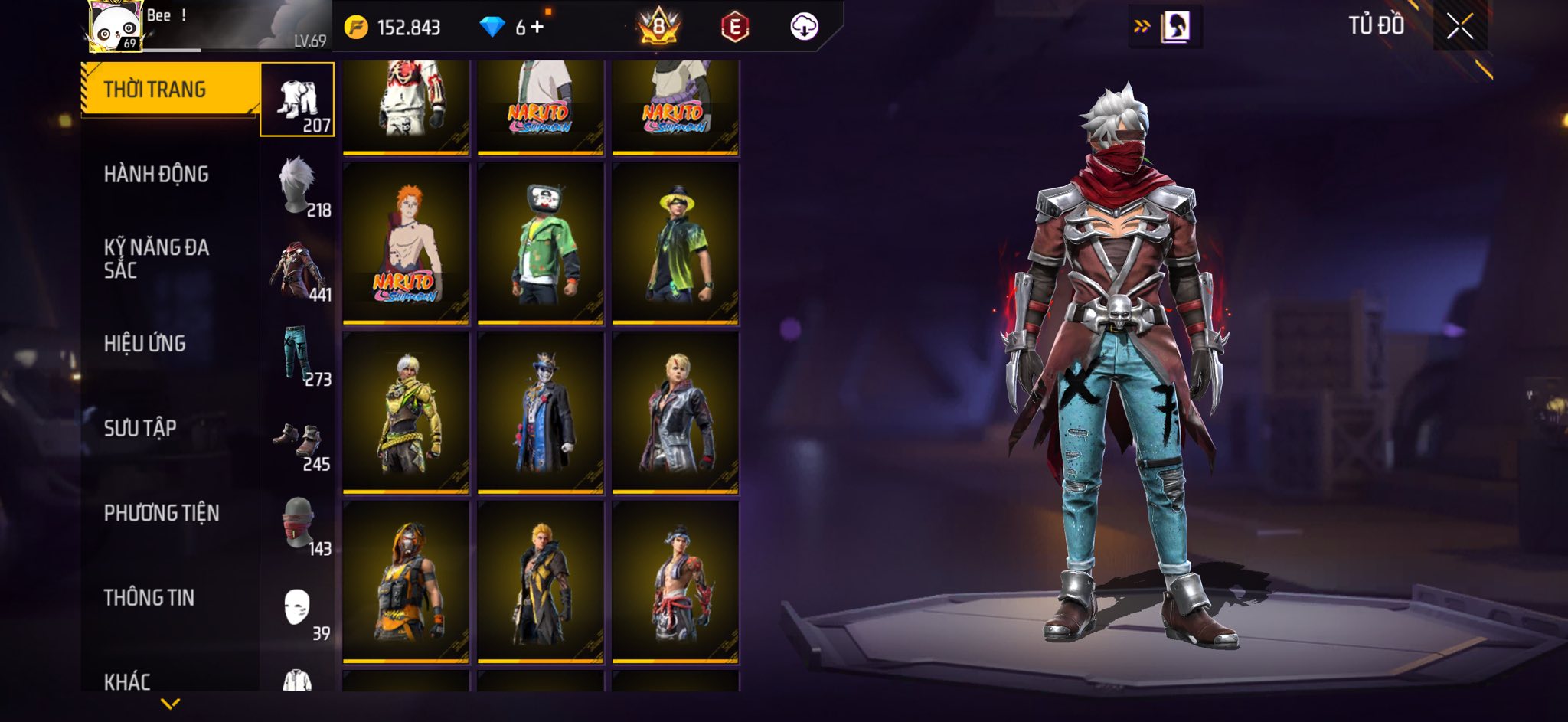
Task: Open the HIỆU ỨNG section
Action: (x=145, y=344)
